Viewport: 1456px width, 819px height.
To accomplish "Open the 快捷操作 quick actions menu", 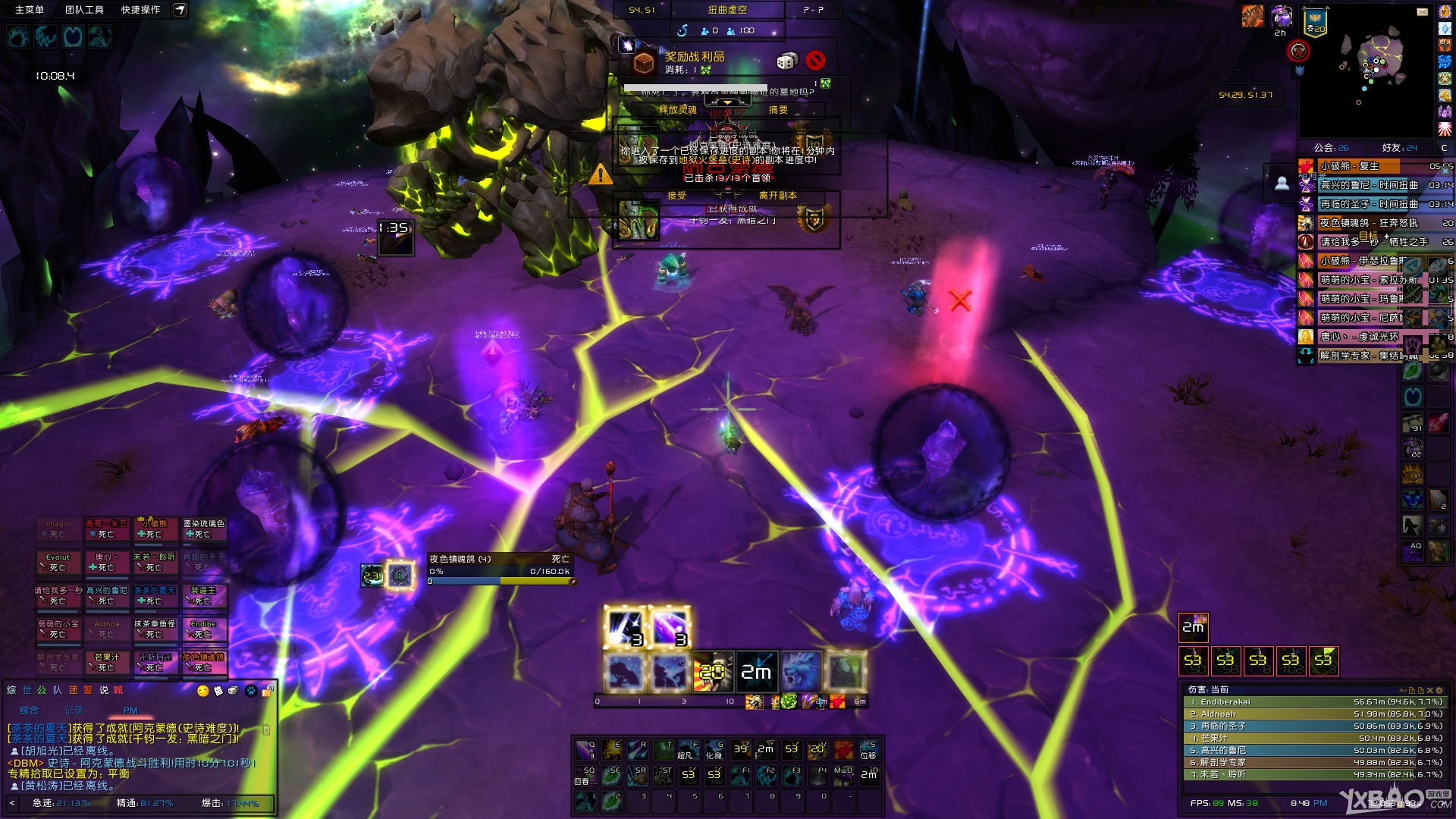I will [x=140, y=10].
